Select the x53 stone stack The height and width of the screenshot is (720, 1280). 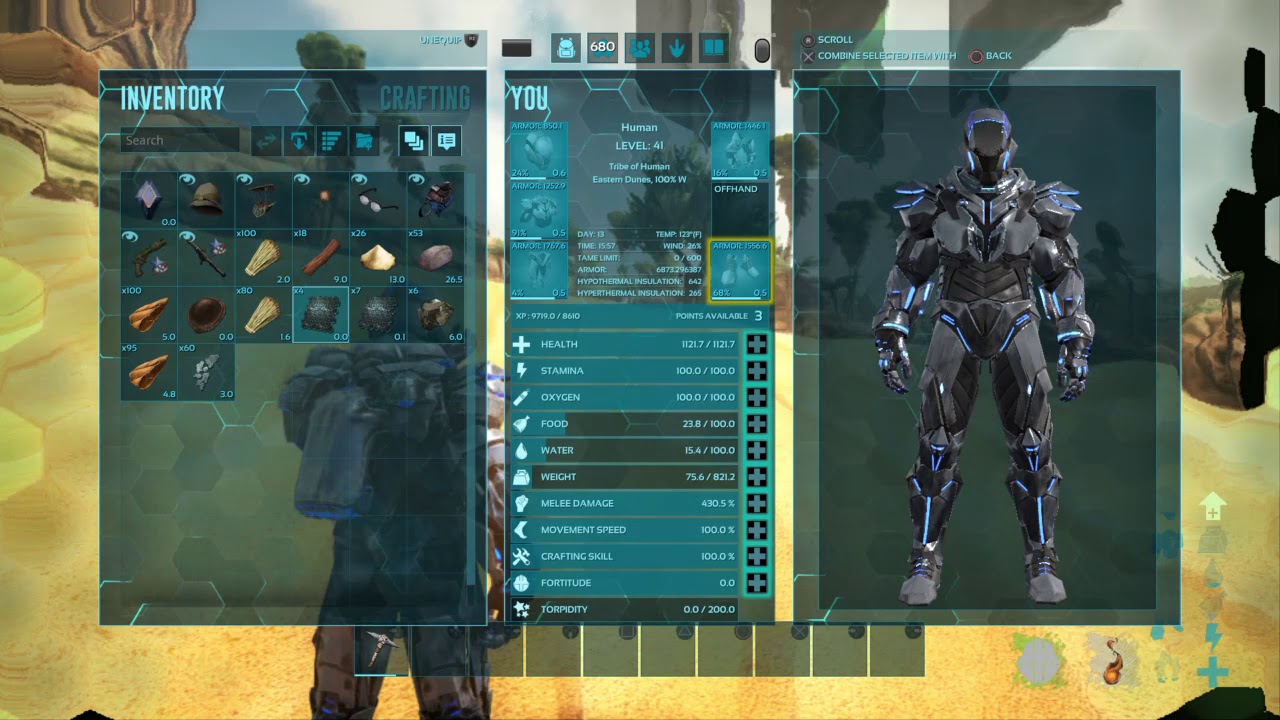[436, 258]
